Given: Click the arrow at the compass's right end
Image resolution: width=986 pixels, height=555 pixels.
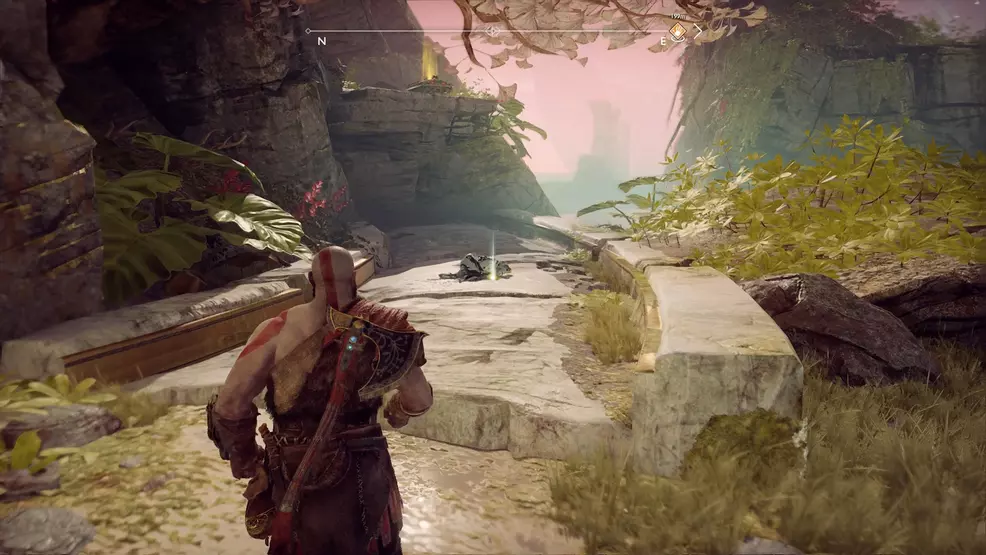Looking at the screenshot, I should click(x=699, y=31).
